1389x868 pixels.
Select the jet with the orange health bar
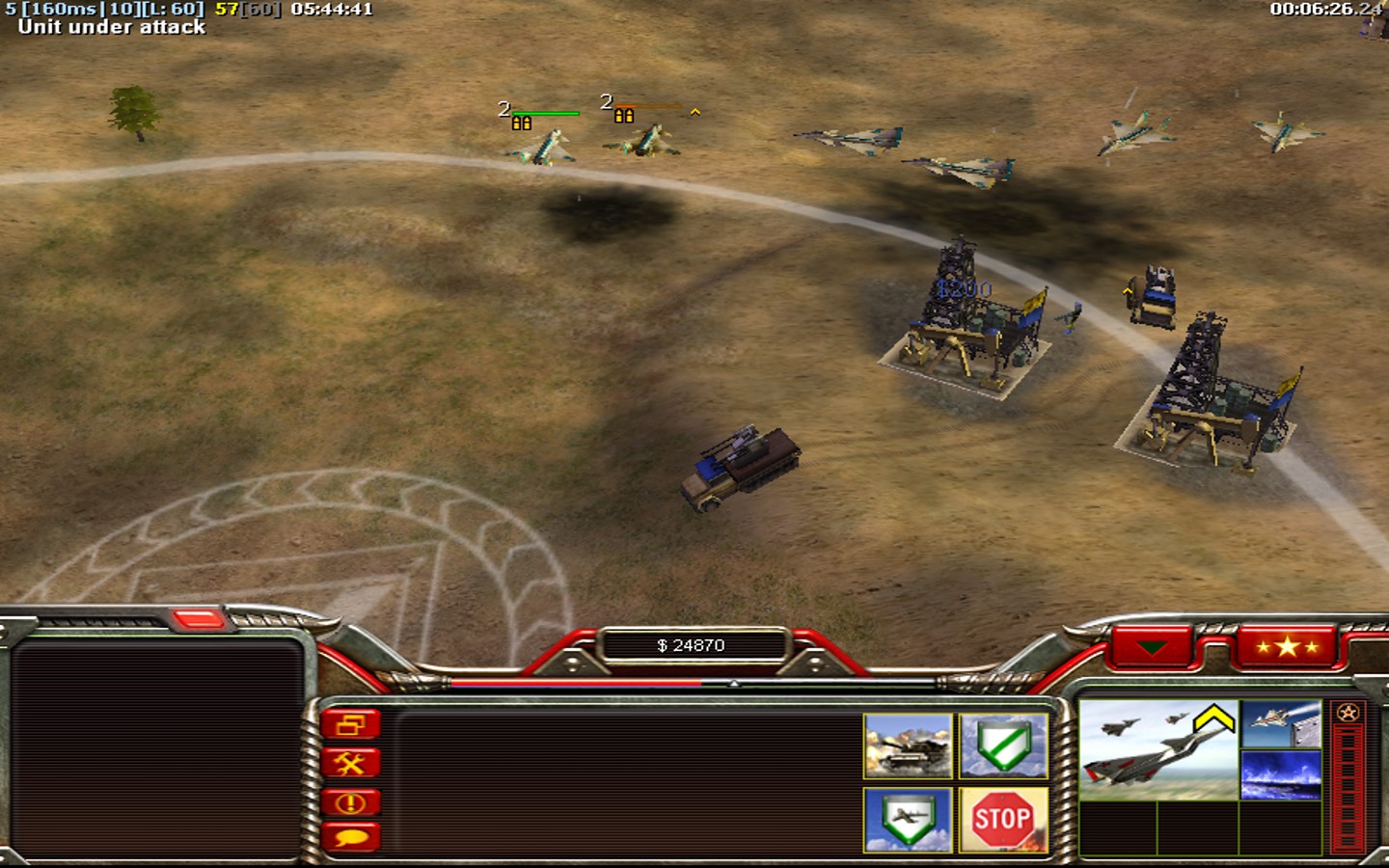[x=644, y=143]
